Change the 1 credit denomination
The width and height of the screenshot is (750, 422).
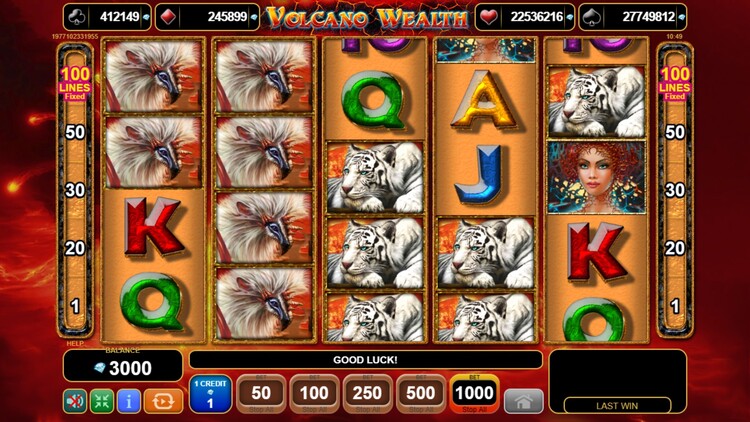pos(210,394)
